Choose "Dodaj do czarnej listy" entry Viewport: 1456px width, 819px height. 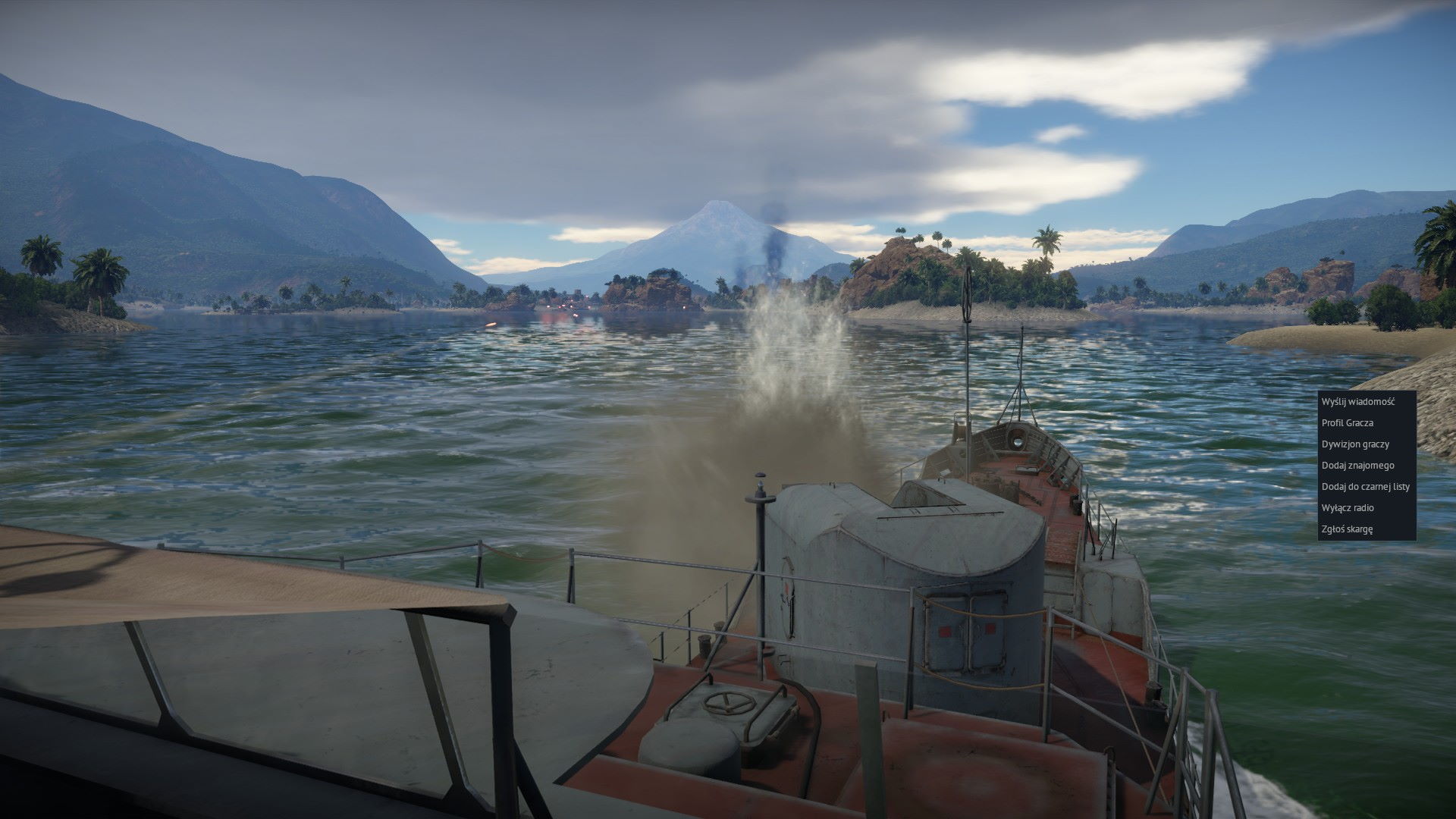[x=1365, y=487]
